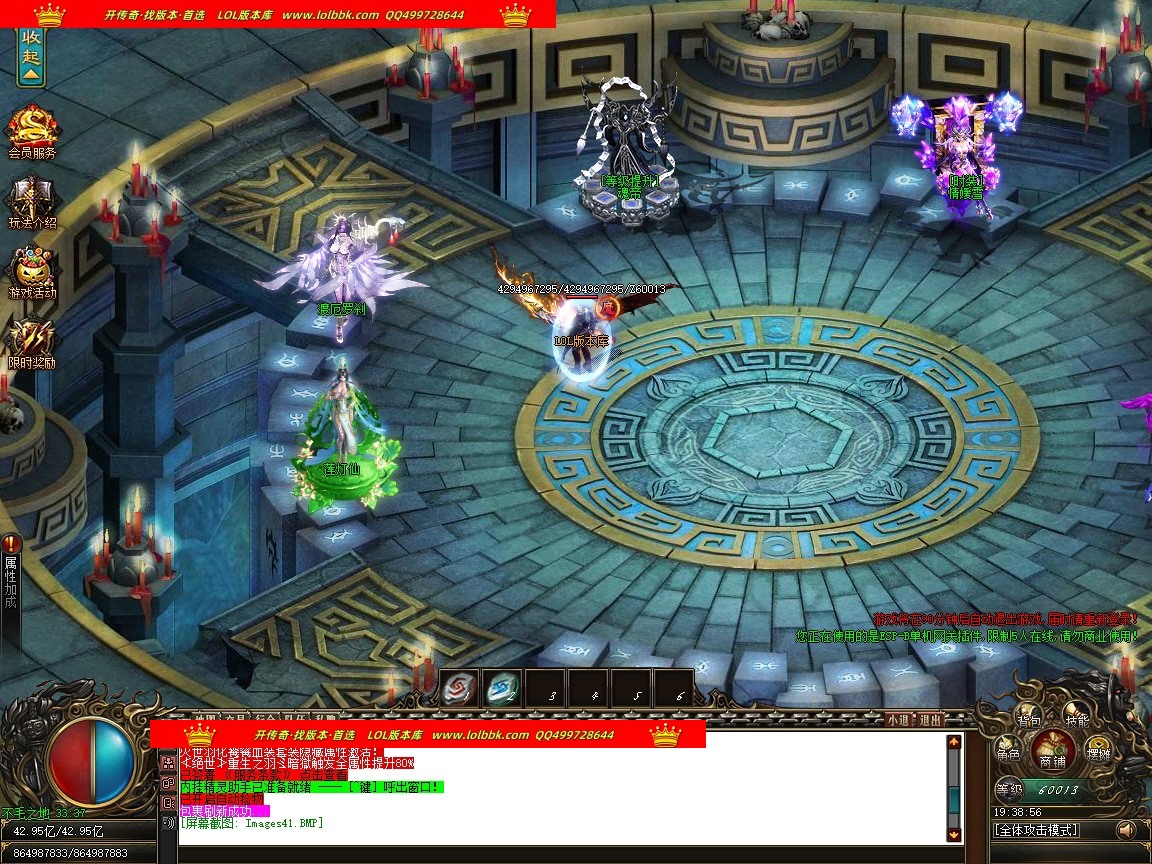Open 限时奖励 timed rewards
Viewport: 1152px width, 864px height.
(32, 341)
